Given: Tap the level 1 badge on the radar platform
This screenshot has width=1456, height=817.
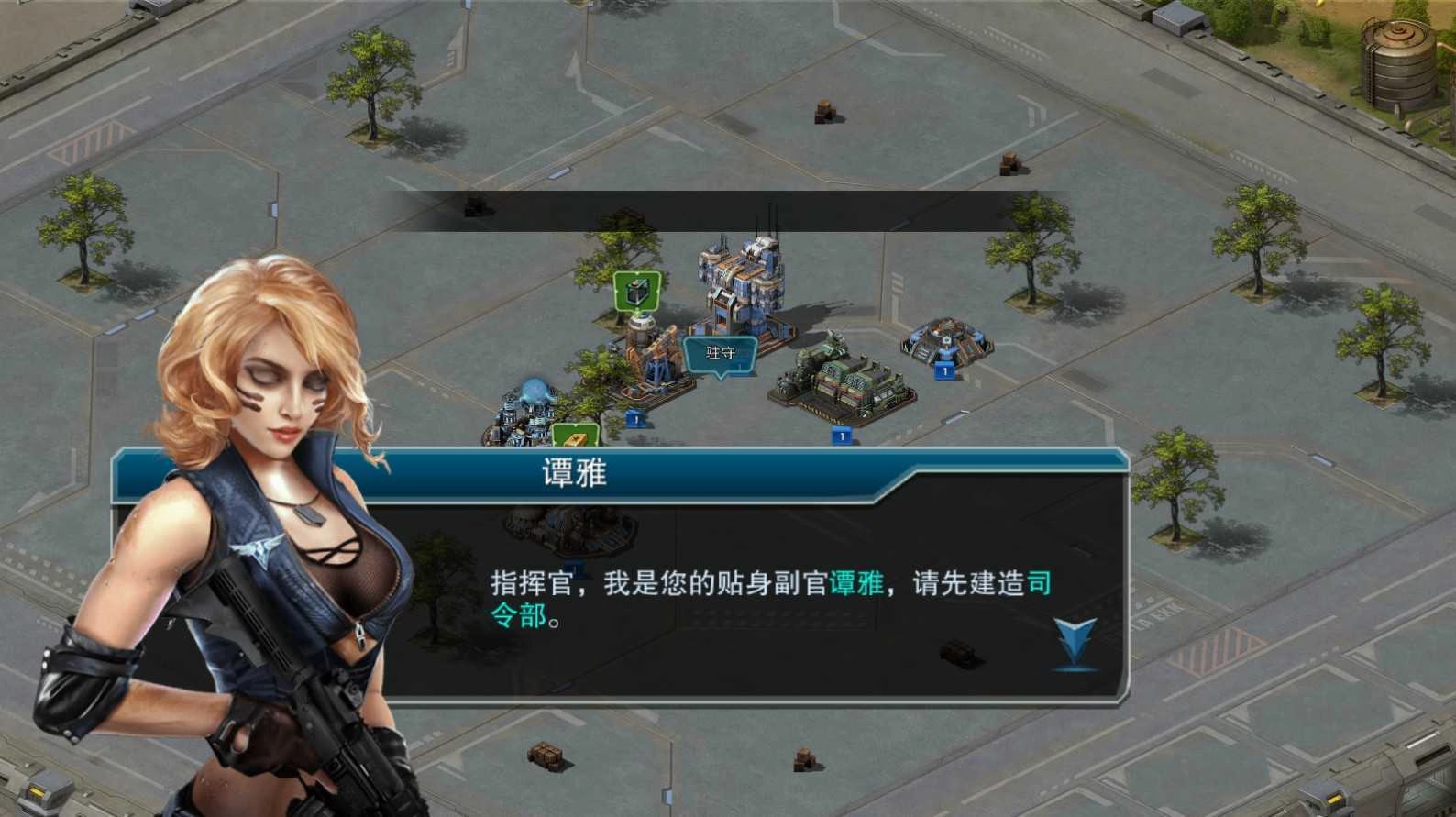Looking at the screenshot, I should pos(945,373).
